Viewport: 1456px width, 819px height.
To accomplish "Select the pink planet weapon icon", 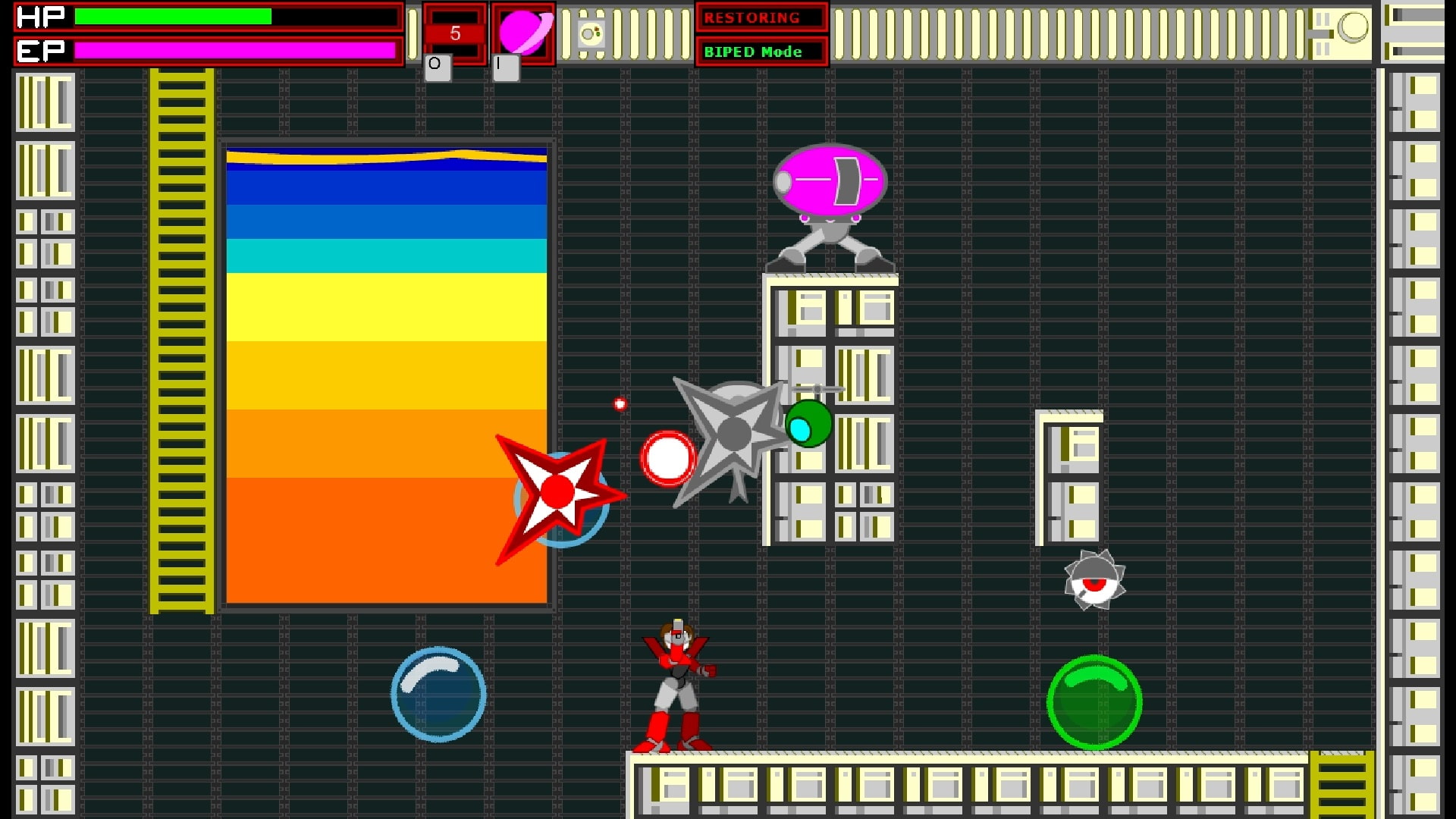I will pos(523,33).
